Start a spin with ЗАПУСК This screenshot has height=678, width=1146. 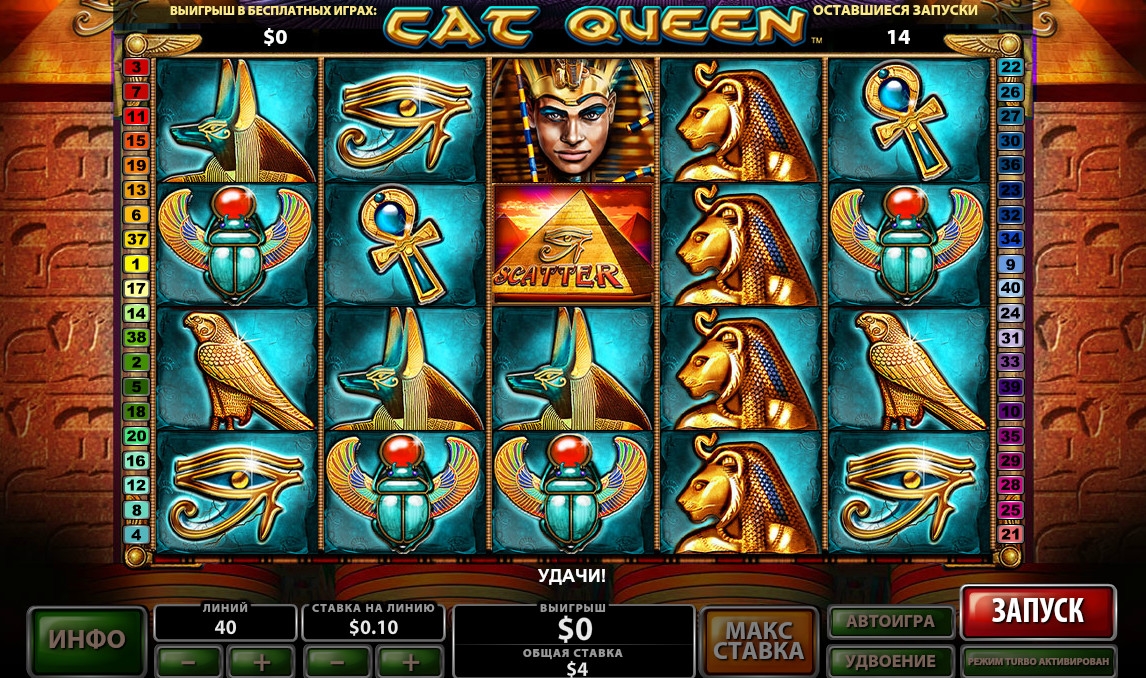tap(1038, 611)
